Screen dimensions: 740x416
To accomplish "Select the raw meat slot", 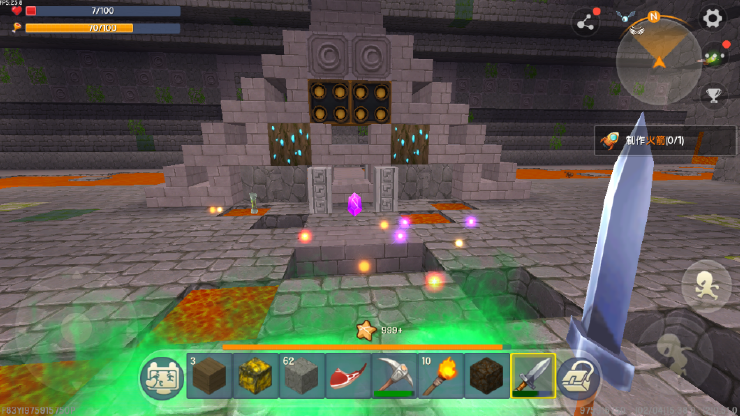I will (x=347, y=376).
